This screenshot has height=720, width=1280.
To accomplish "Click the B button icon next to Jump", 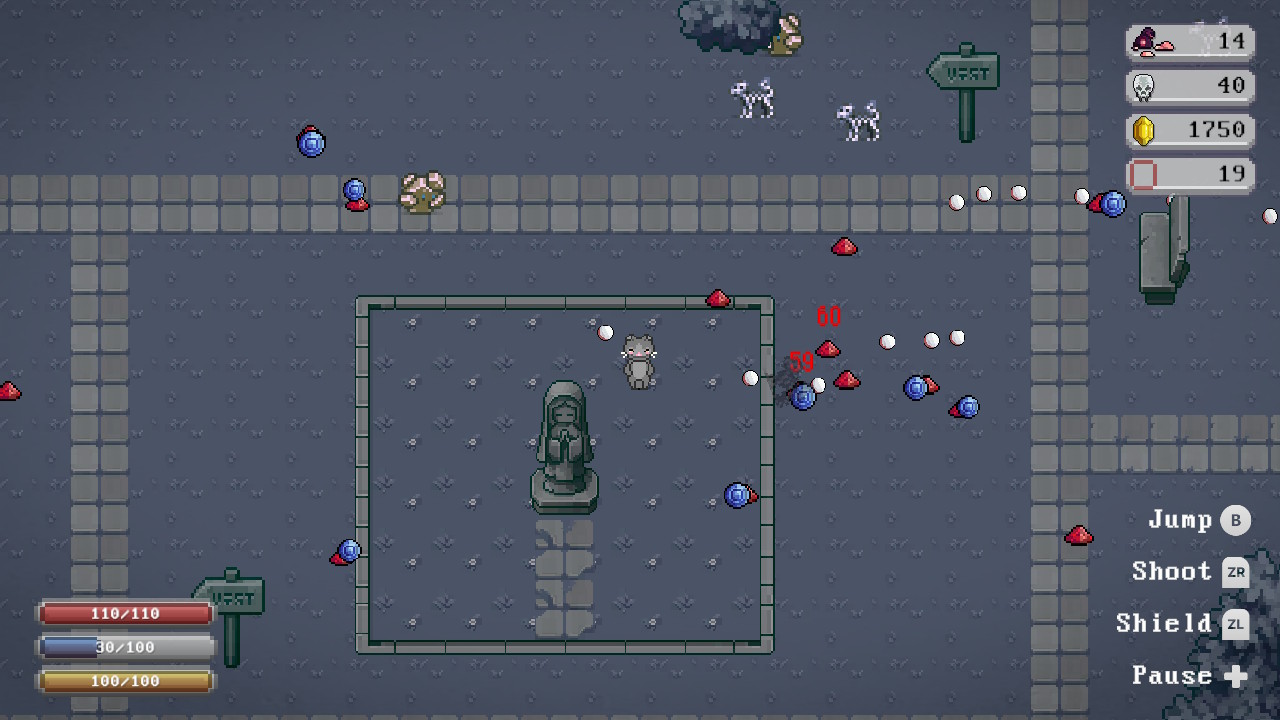I will pyautogui.click(x=1236, y=520).
